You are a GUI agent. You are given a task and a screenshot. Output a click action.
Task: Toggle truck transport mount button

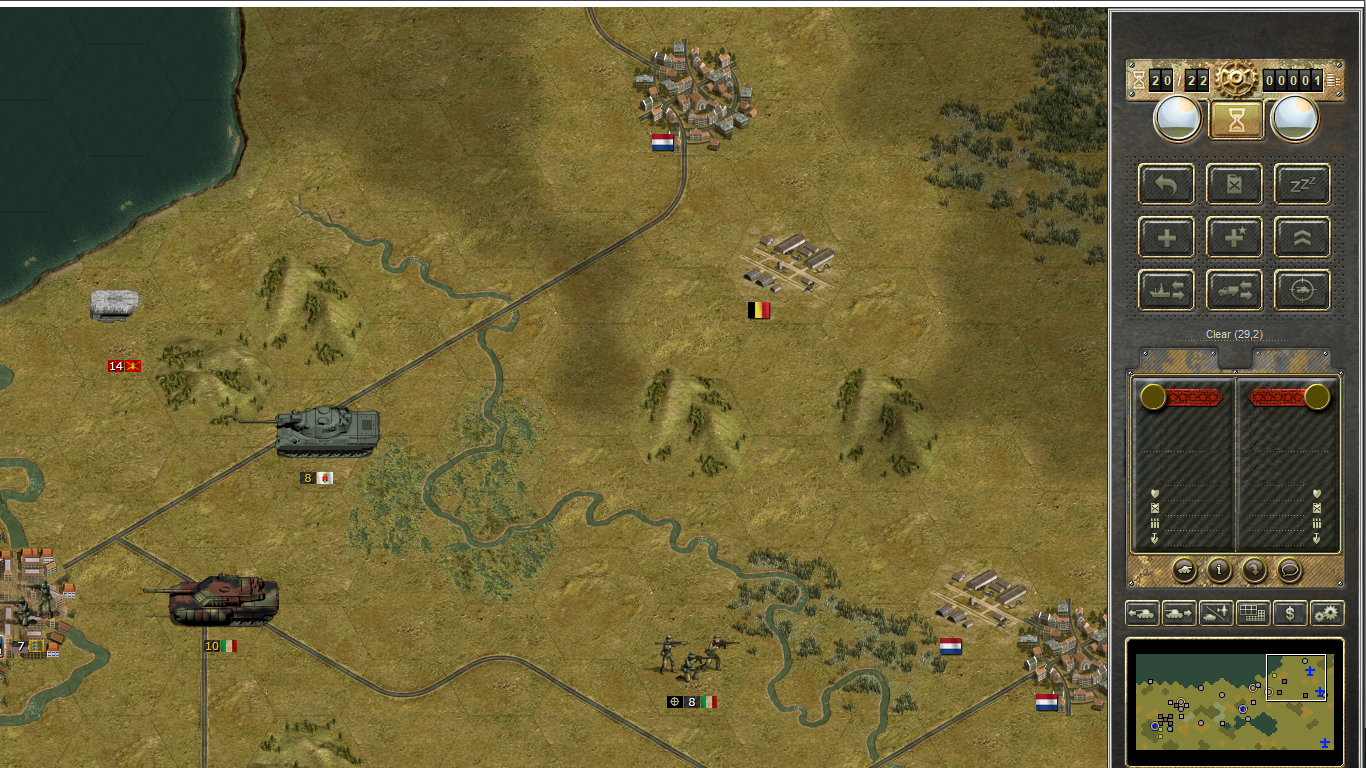1234,290
